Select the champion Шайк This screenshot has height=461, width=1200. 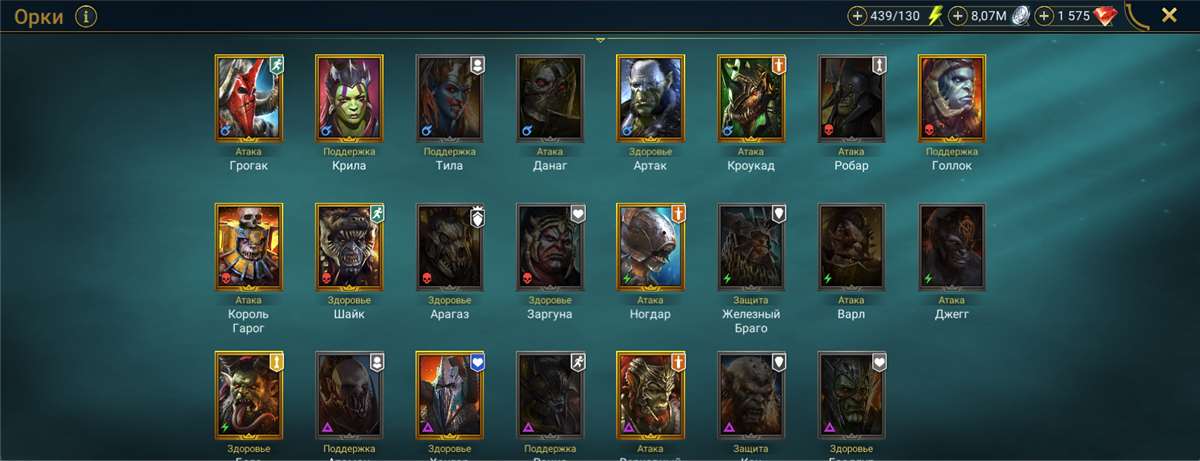(x=349, y=247)
